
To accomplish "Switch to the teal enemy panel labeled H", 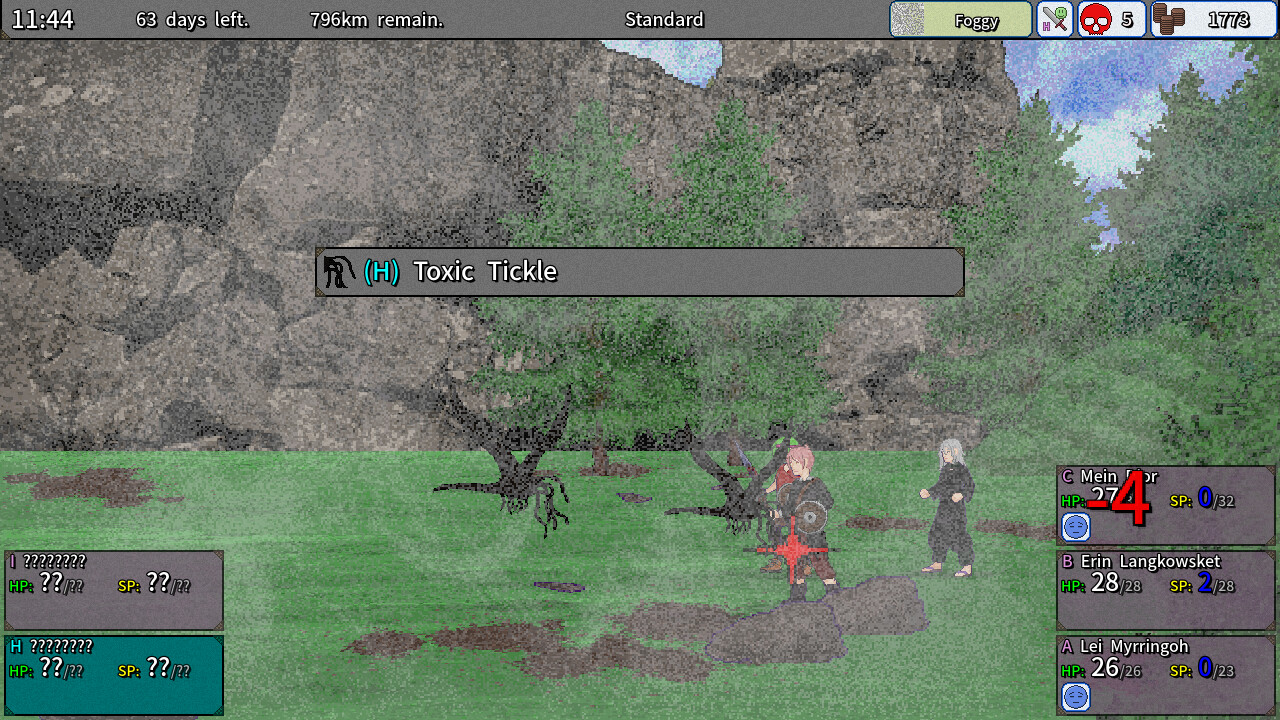I will coord(114,675).
